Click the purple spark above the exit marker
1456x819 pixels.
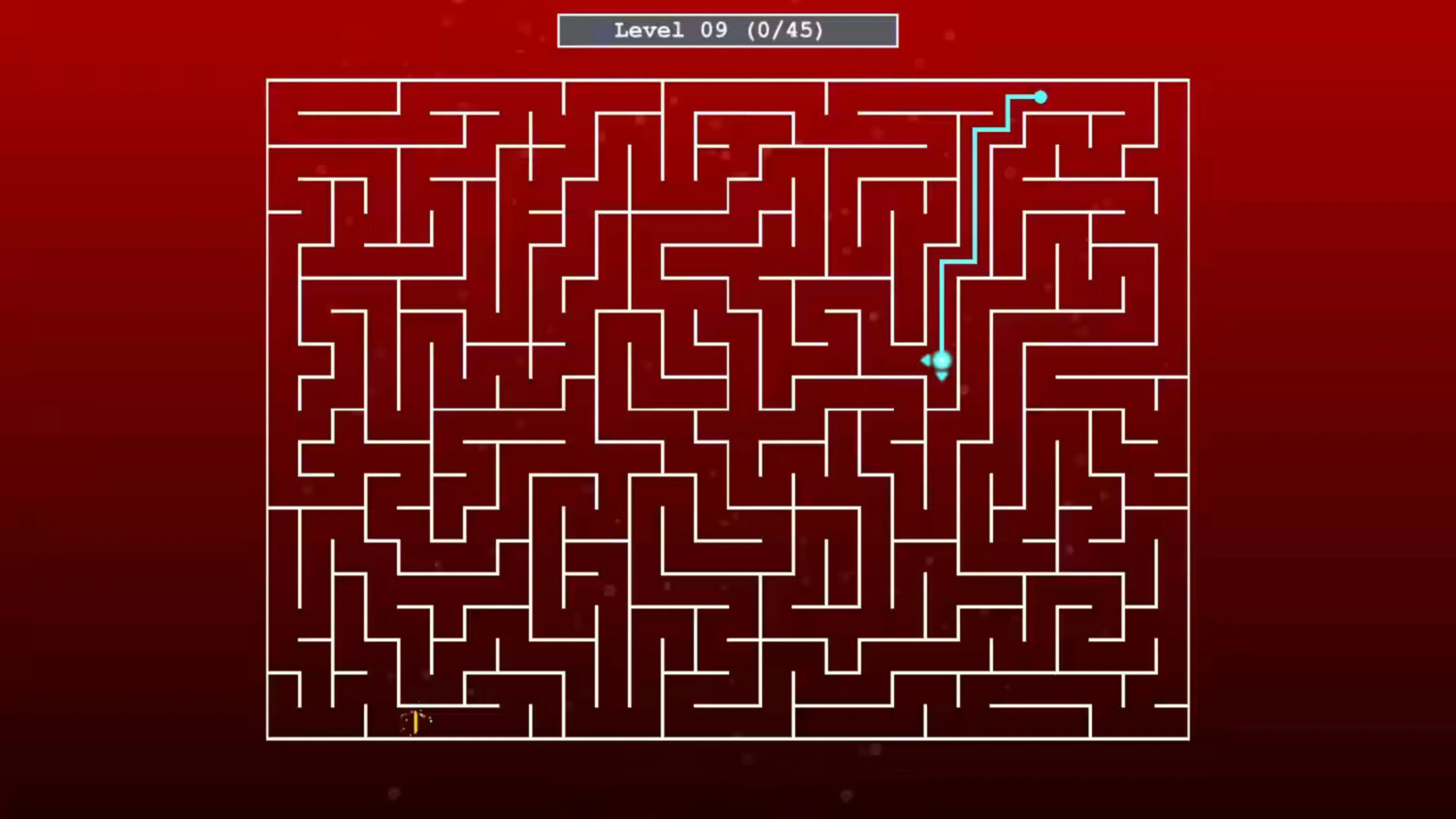point(412,713)
